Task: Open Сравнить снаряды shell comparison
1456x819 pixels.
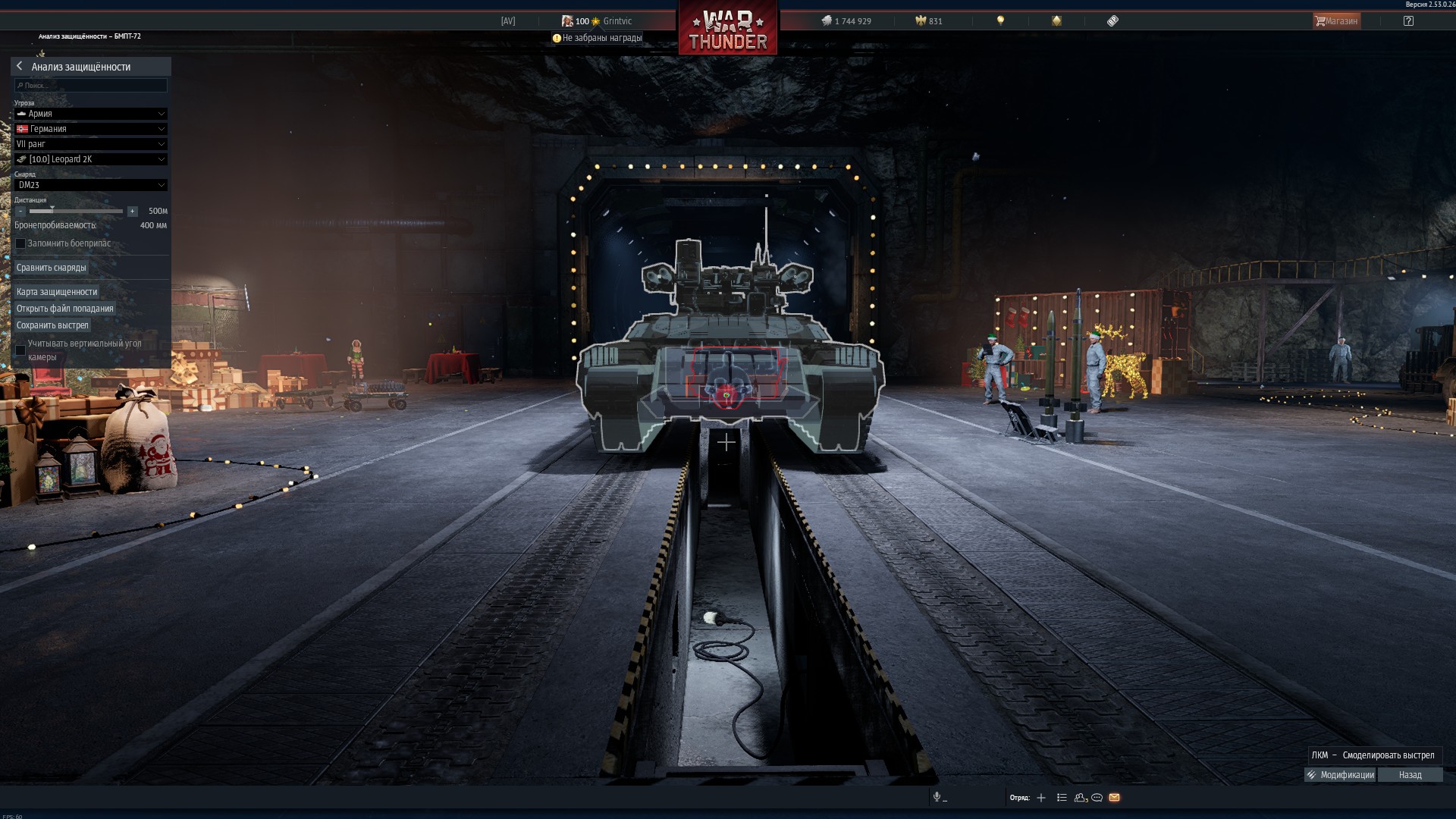Action: pyautogui.click(x=52, y=268)
